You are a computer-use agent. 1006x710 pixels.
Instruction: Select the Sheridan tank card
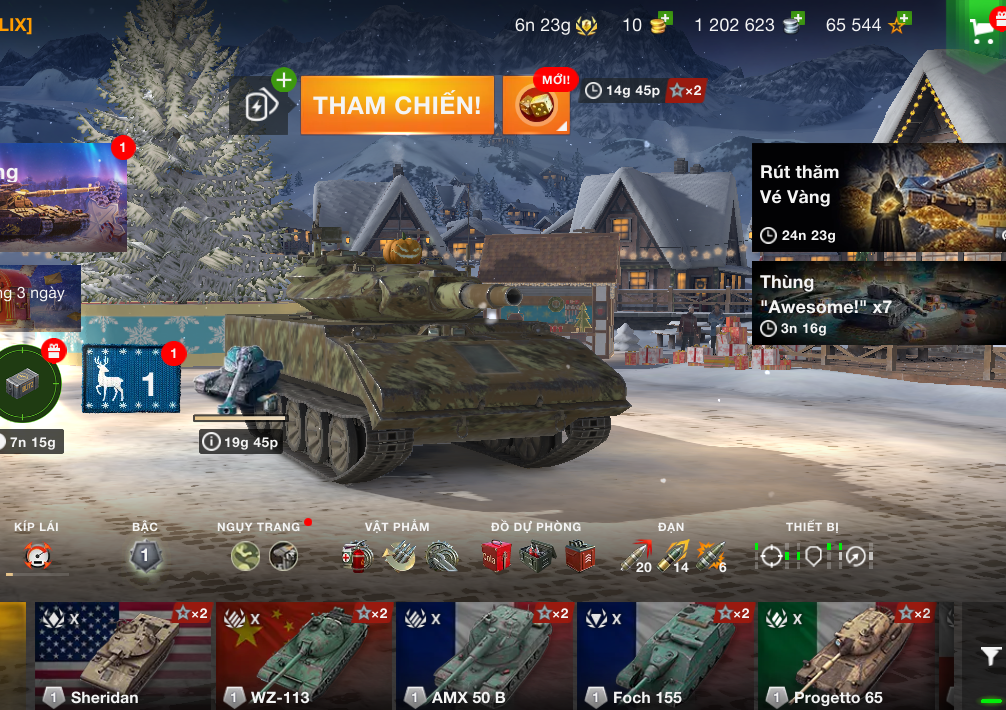point(123,655)
